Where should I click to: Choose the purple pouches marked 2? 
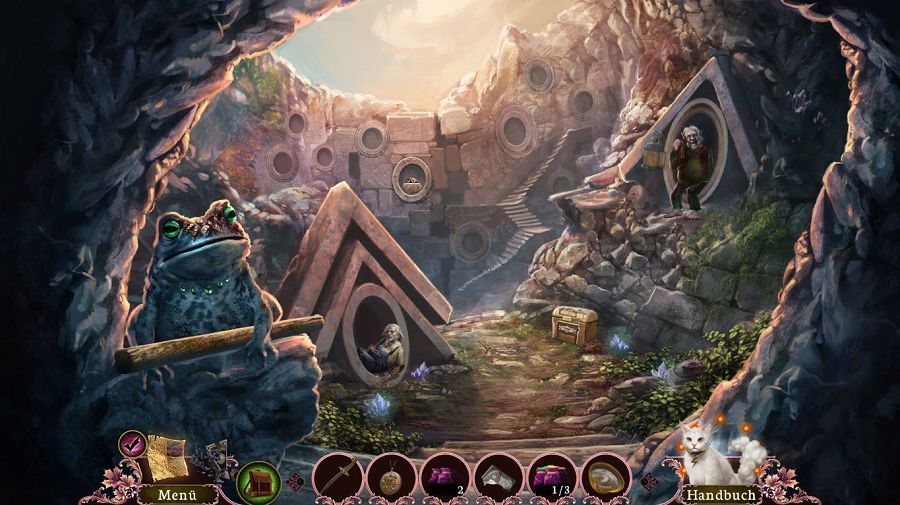click(444, 476)
